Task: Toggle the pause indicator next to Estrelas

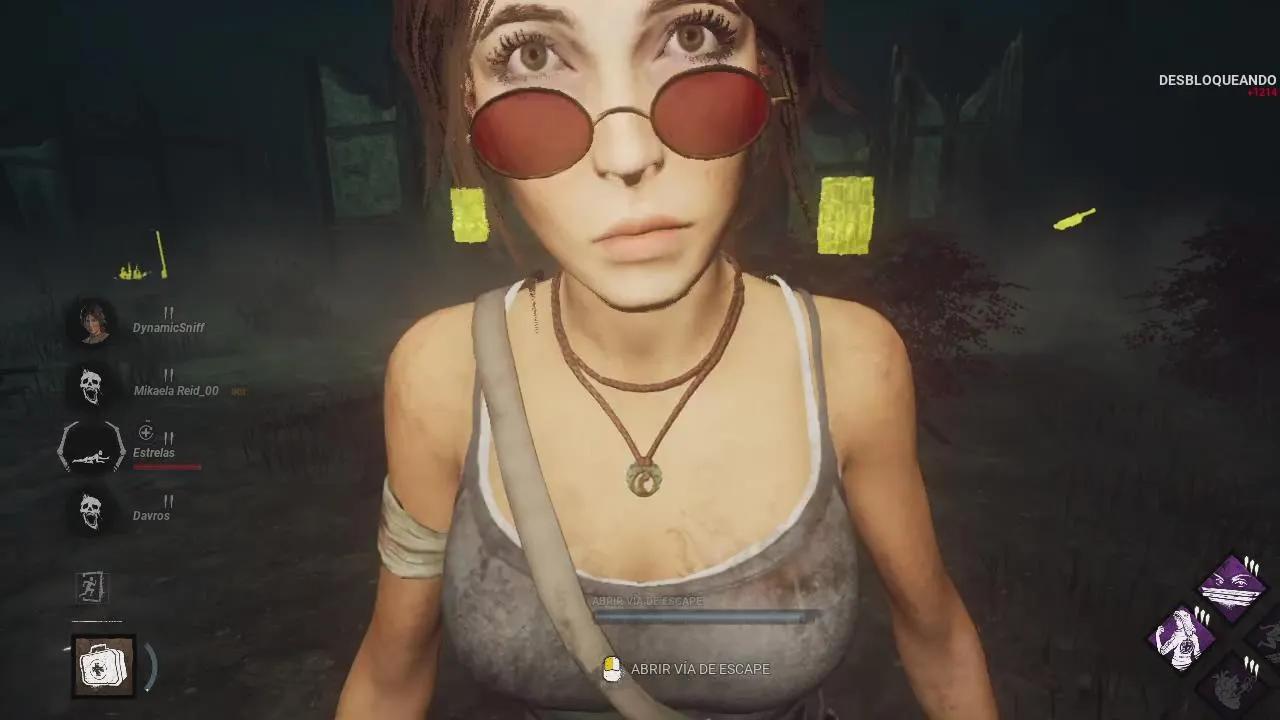Action: point(167,438)
